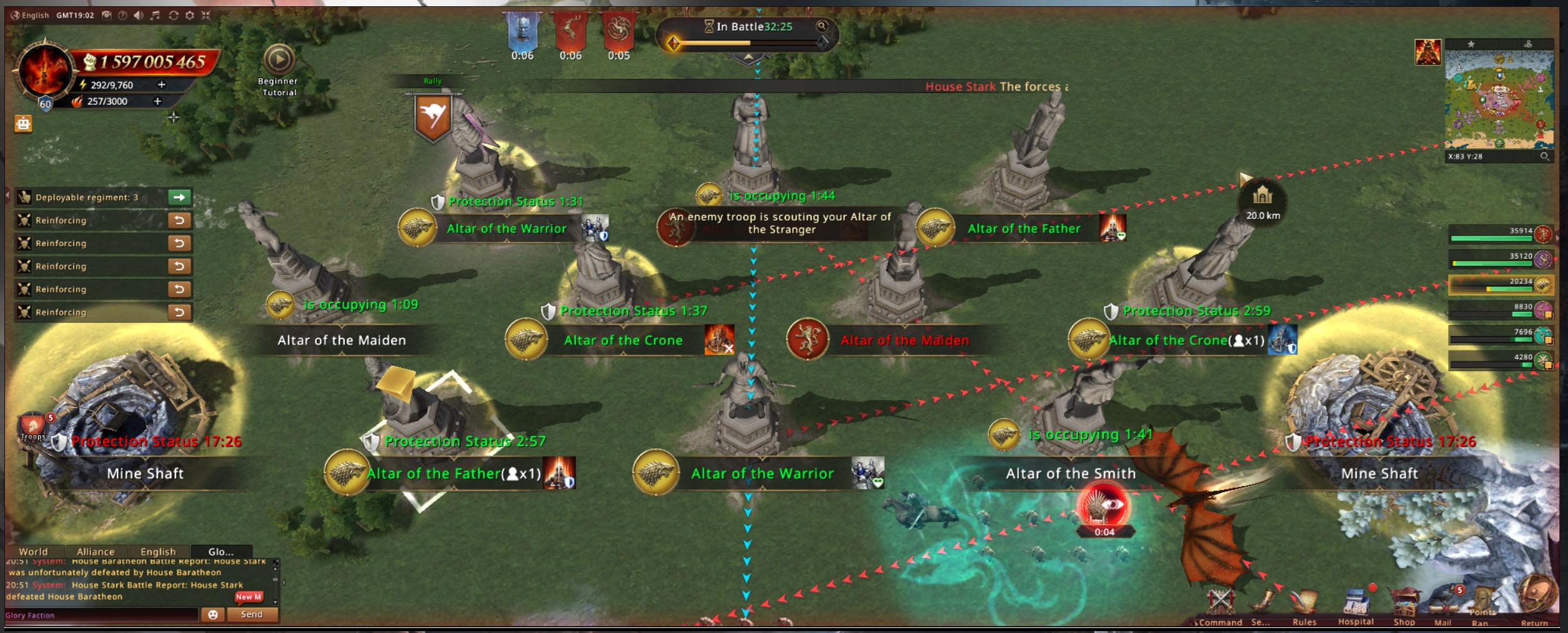This screenshot has height=633, width=1568.
Task: Open the Mail raven
Action: (x=1443, y=605)
